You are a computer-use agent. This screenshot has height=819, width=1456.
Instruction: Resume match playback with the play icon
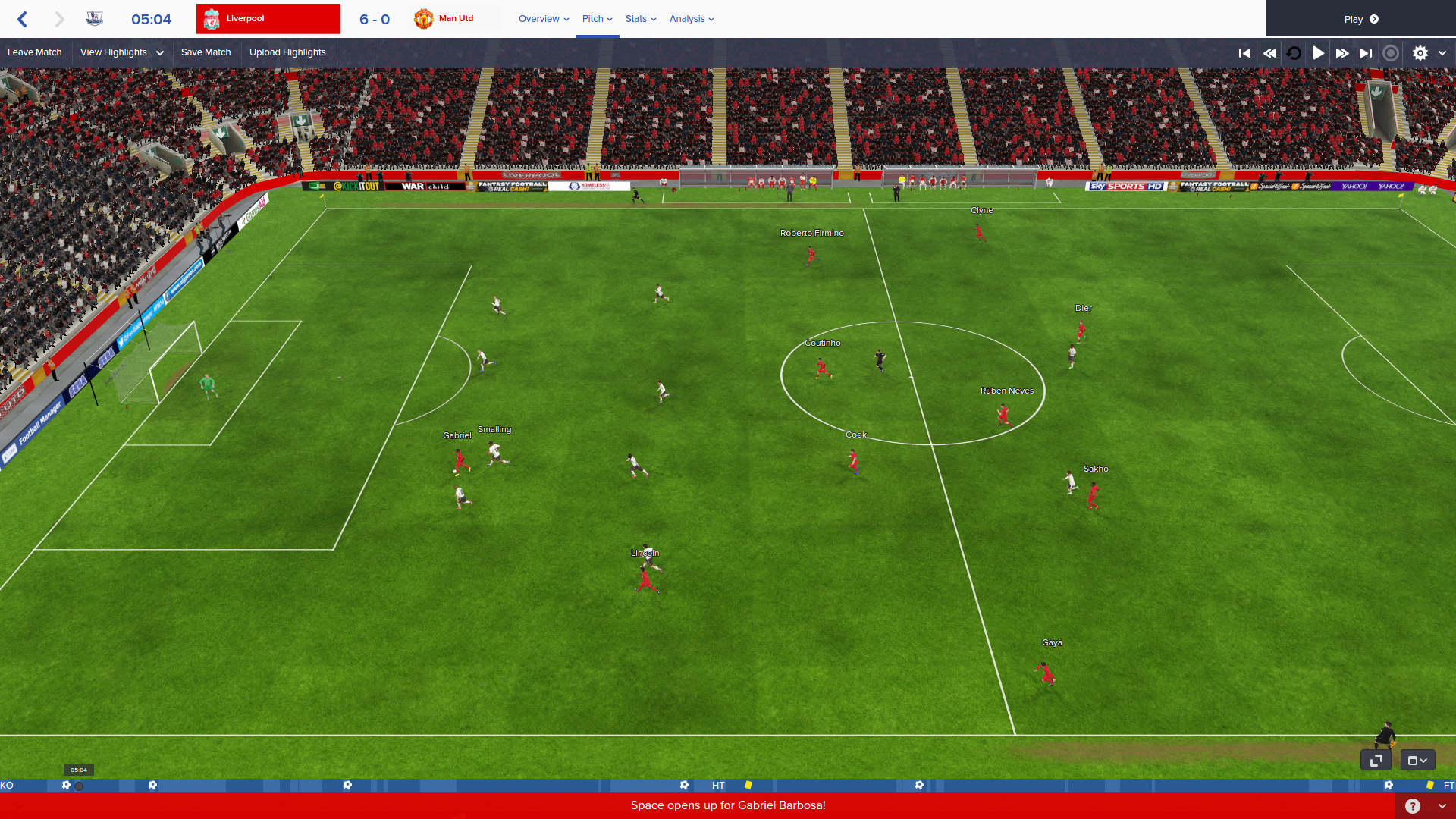coord(1319,53)
